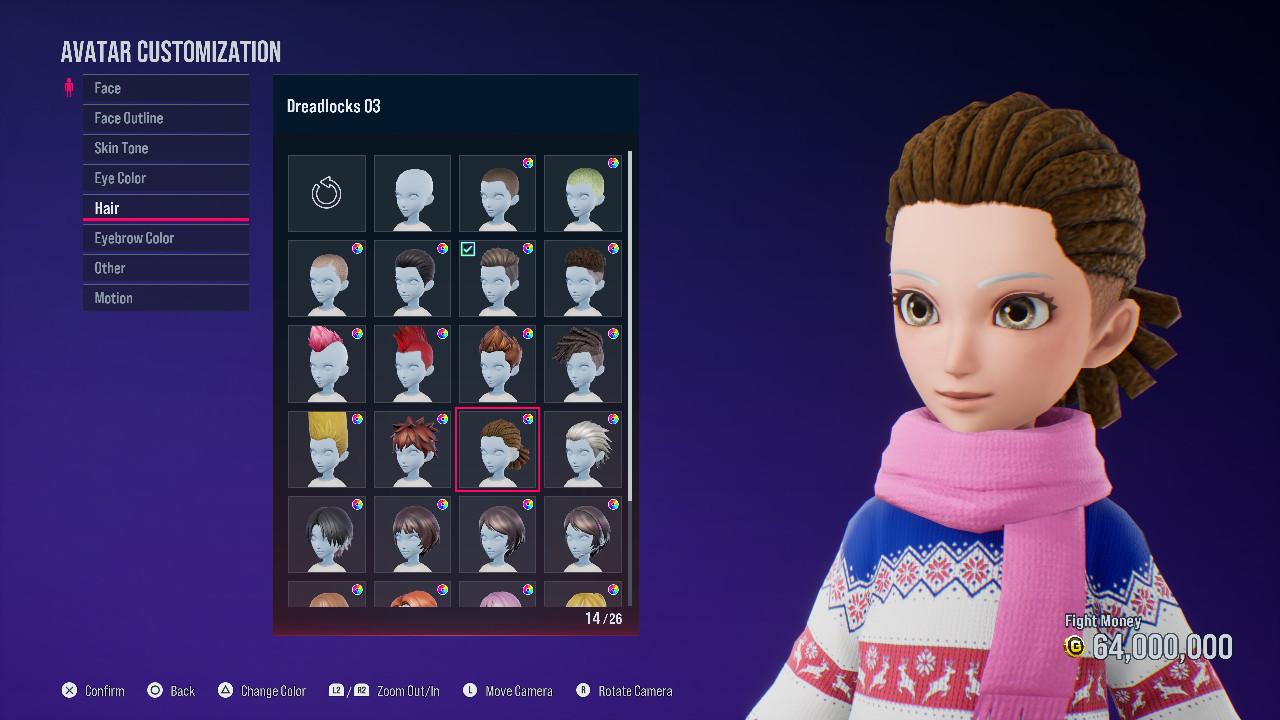The width and height of the screenshot is (1280, 720).
Task: Select the black hair covering one eye
Action: click(327, 534)
